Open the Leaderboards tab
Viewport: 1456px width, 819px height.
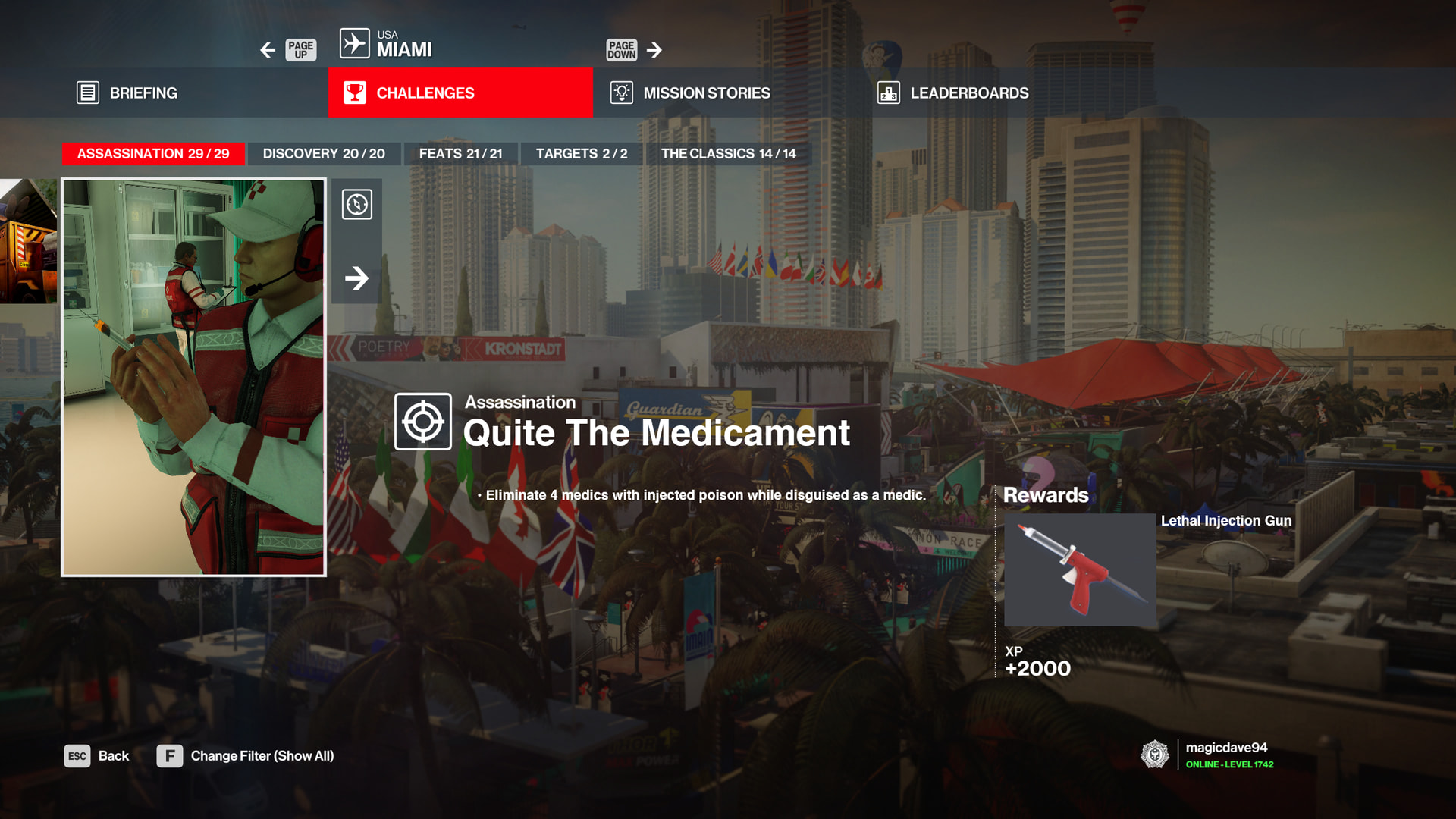tap(953, 93)
